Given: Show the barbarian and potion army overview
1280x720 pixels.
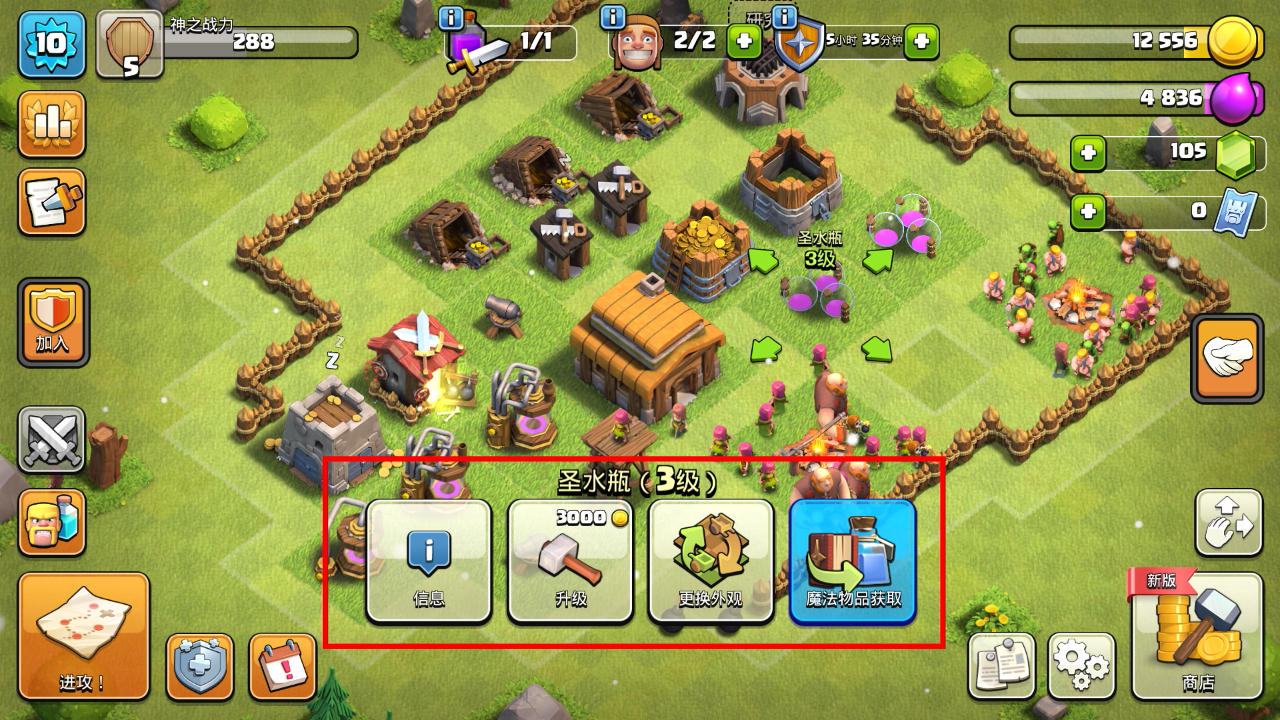Looking at the screenshot, I should coord(51,522).
